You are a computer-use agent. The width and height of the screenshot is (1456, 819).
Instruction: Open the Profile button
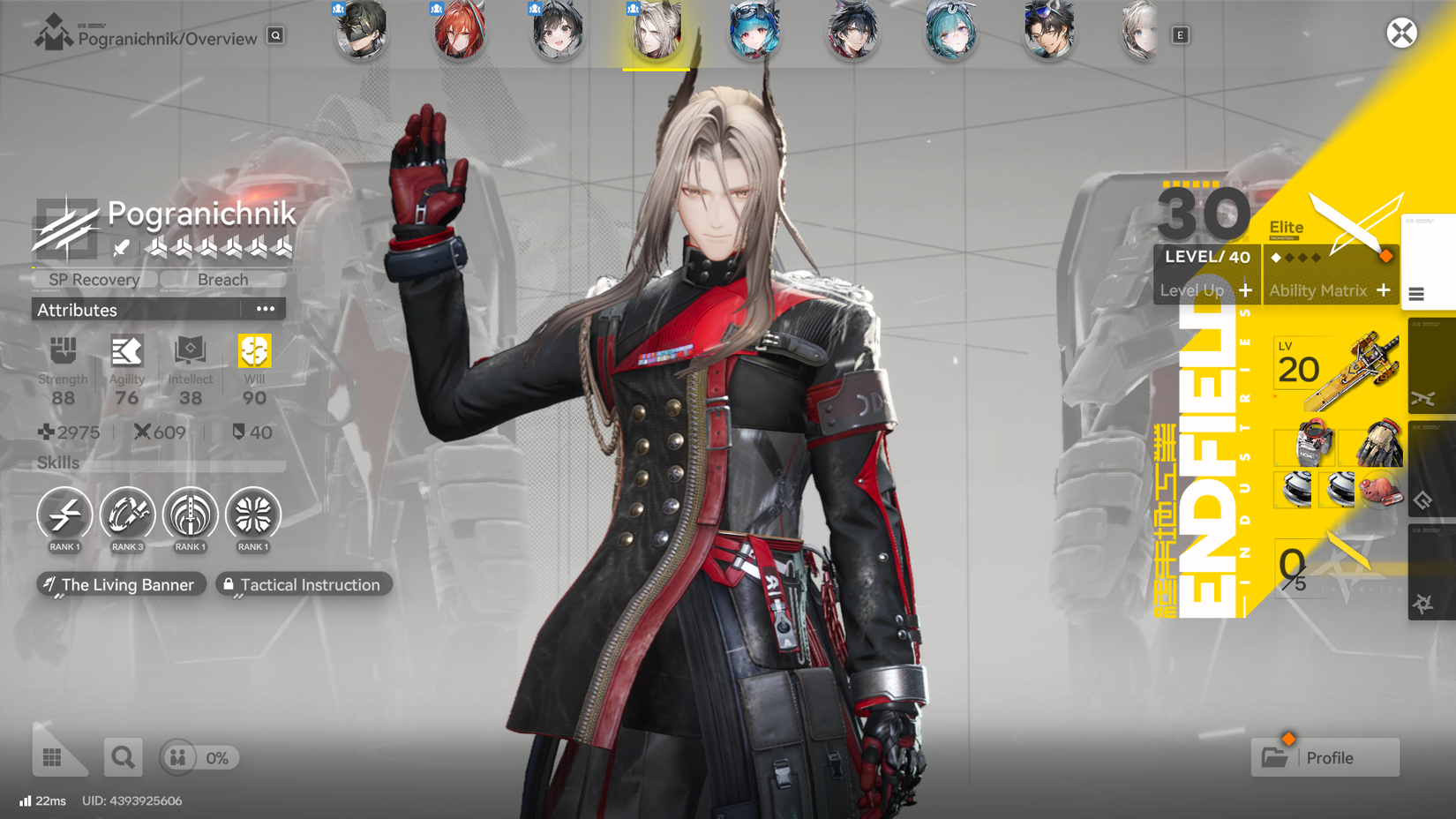pyautogui.click(x=1325, y=757)
